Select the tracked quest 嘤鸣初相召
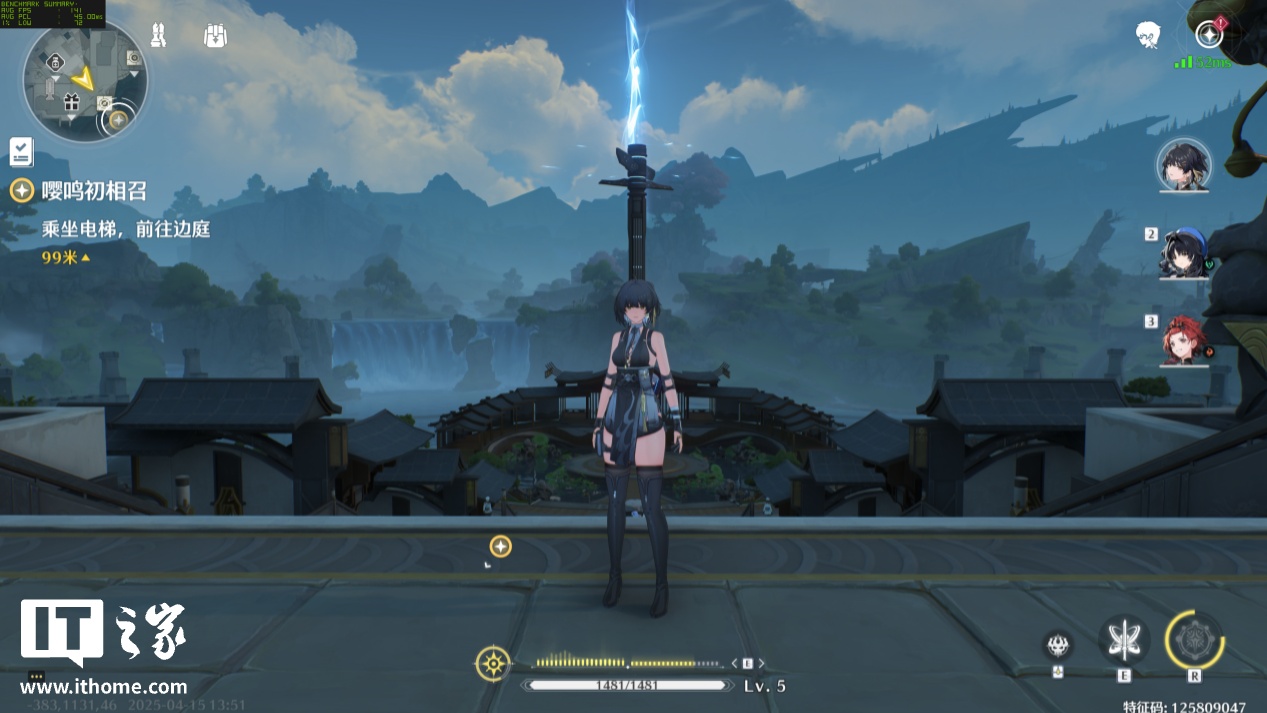 point(93,191)
